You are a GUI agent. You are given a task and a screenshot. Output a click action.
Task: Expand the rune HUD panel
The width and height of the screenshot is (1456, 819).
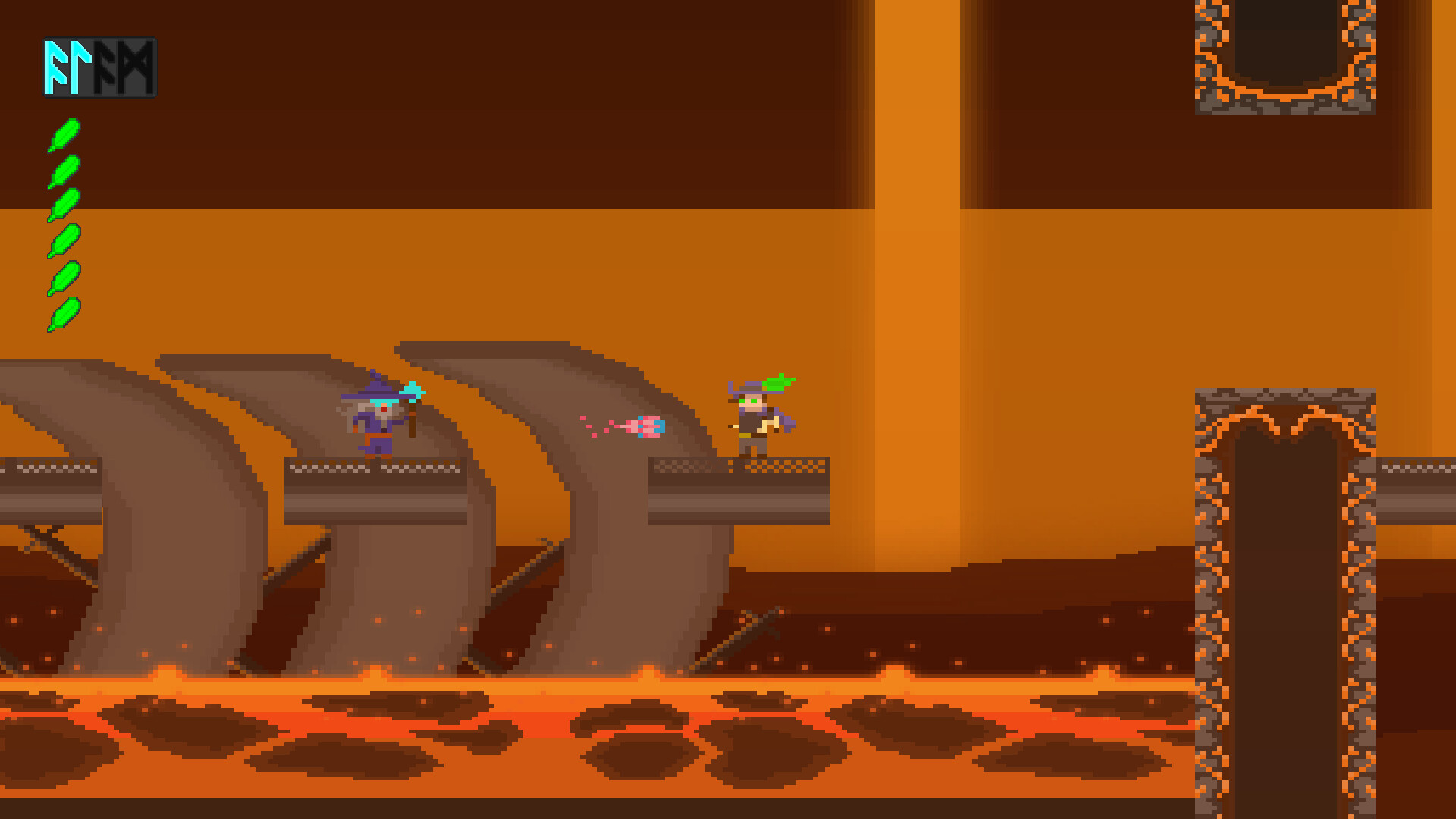tap(100, 67)
